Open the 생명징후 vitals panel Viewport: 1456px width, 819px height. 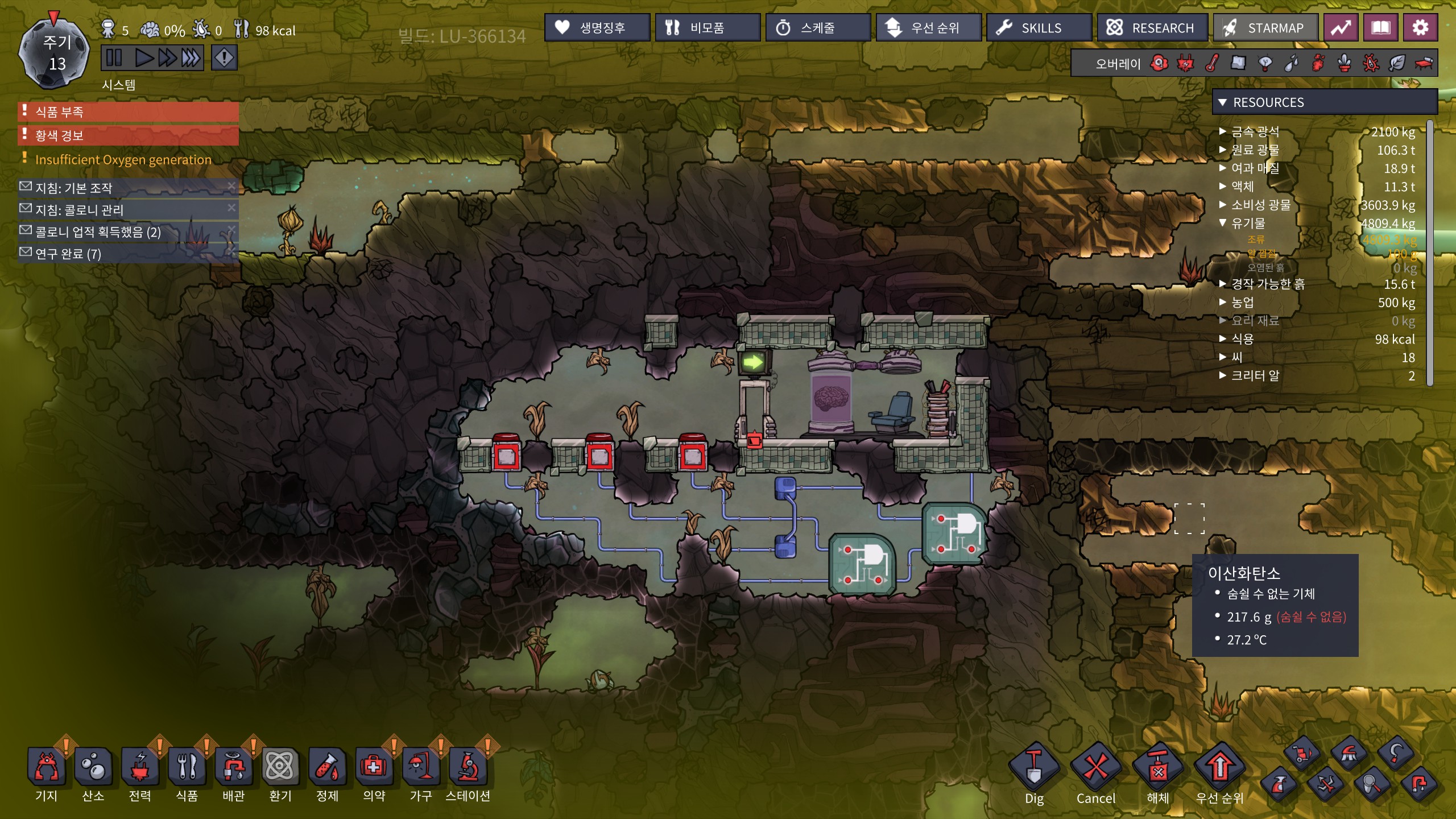click(597, 27)
